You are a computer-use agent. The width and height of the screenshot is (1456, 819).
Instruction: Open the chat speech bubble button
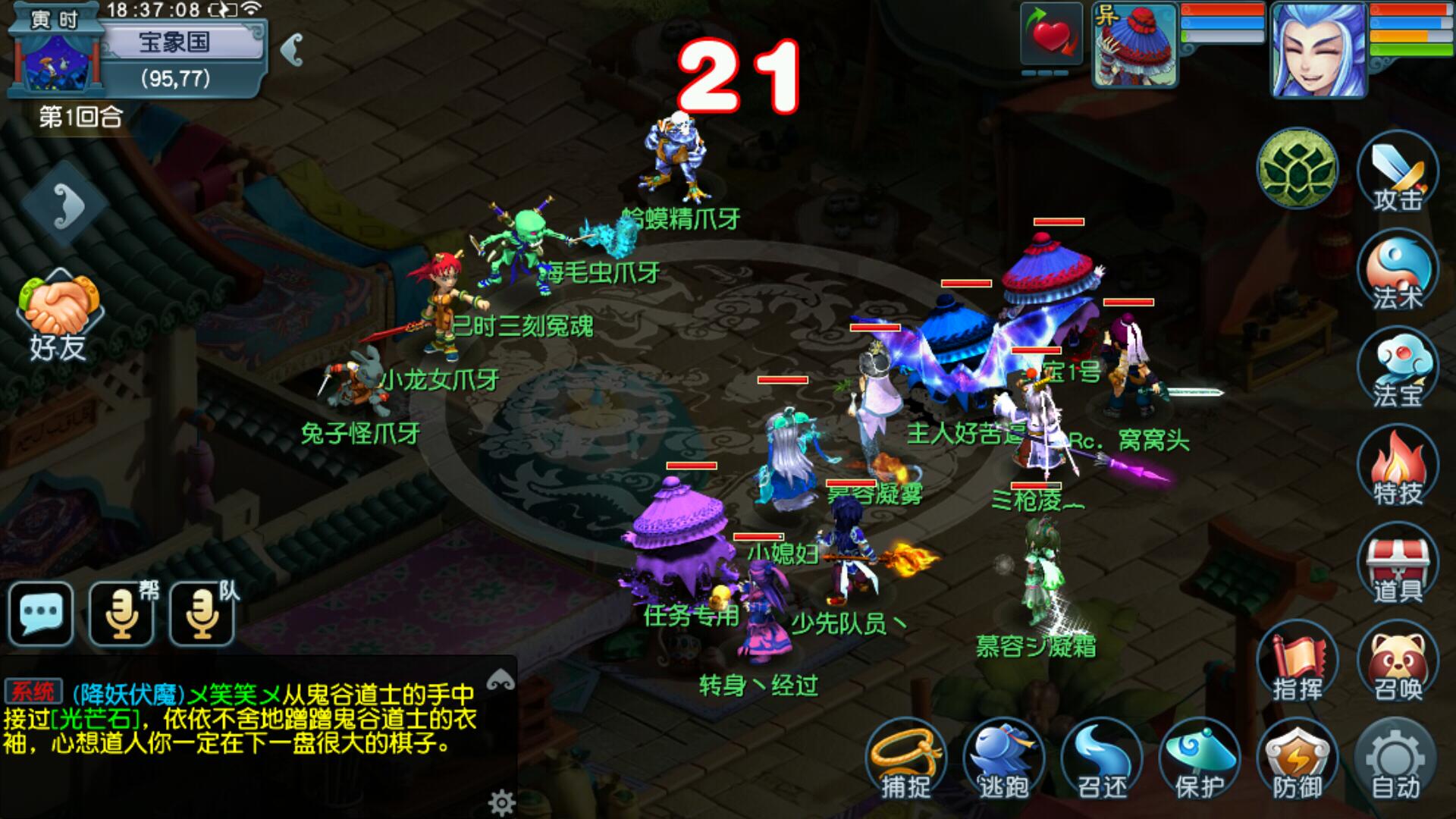(x=41, y=613)
